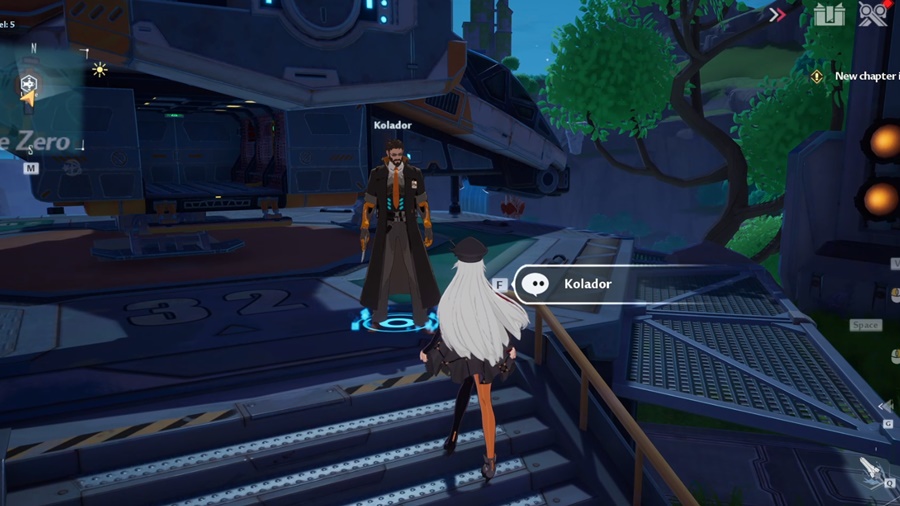Expand the double-chevron menu arrows
Screen dimensions: 900x506
click(777, 14)
